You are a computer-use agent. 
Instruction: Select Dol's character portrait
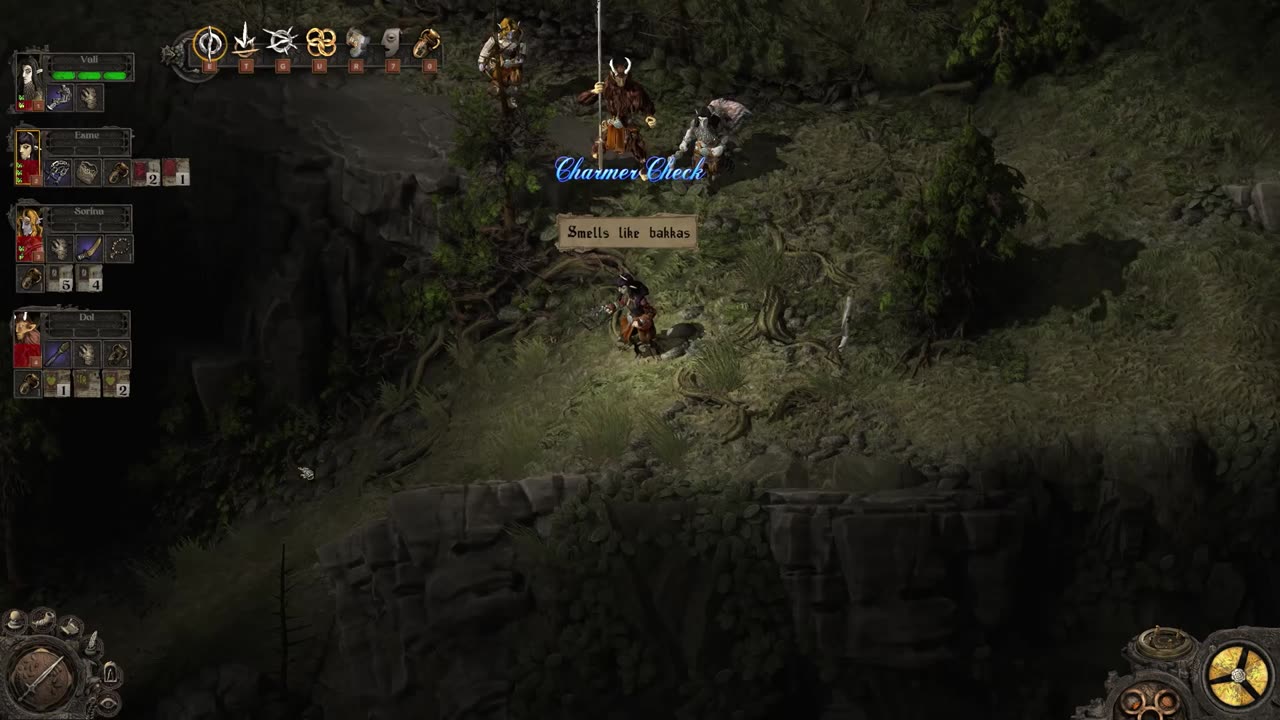click(x=28, y=338)
